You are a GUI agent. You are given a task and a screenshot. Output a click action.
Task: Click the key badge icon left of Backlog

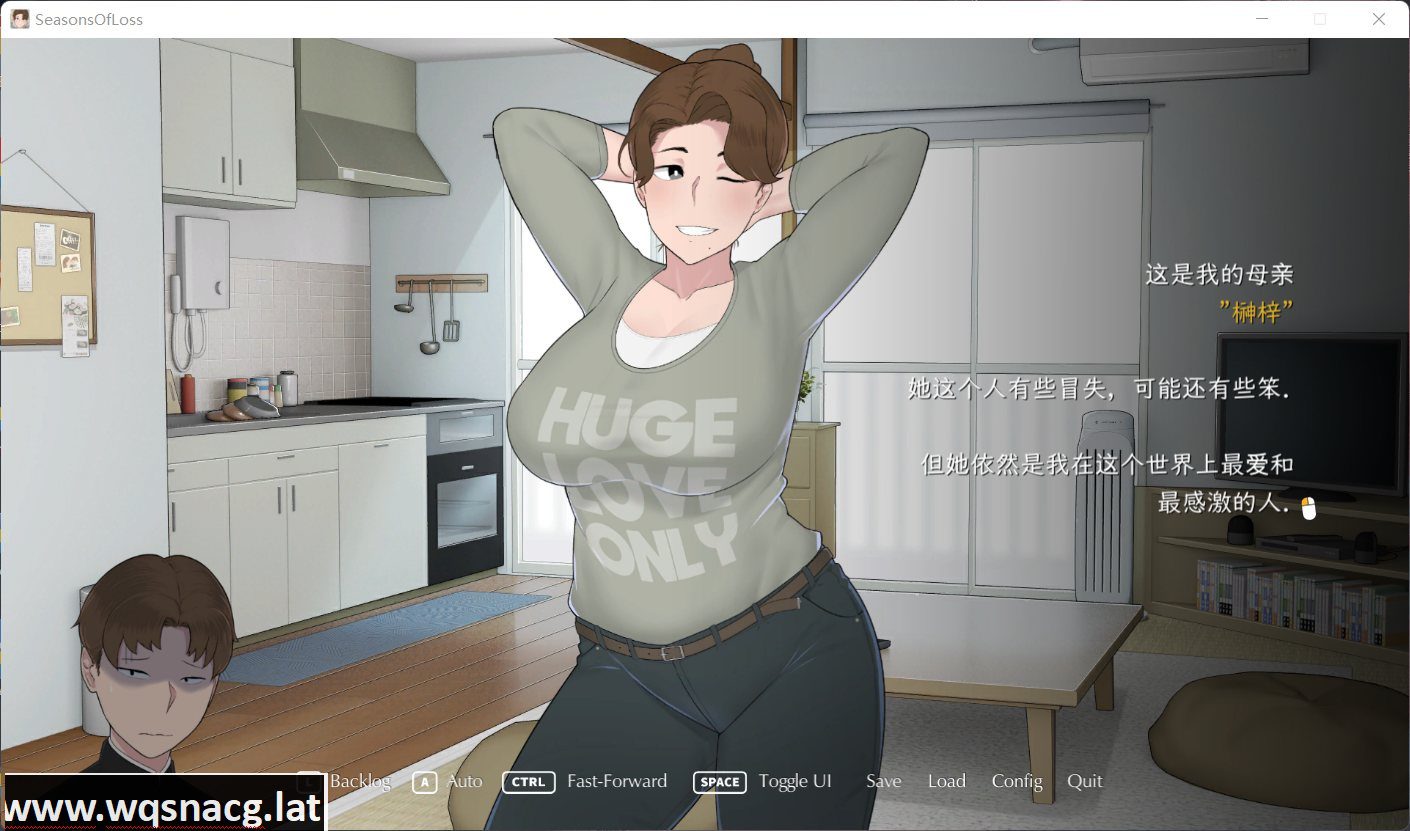[x=310, y=782]
